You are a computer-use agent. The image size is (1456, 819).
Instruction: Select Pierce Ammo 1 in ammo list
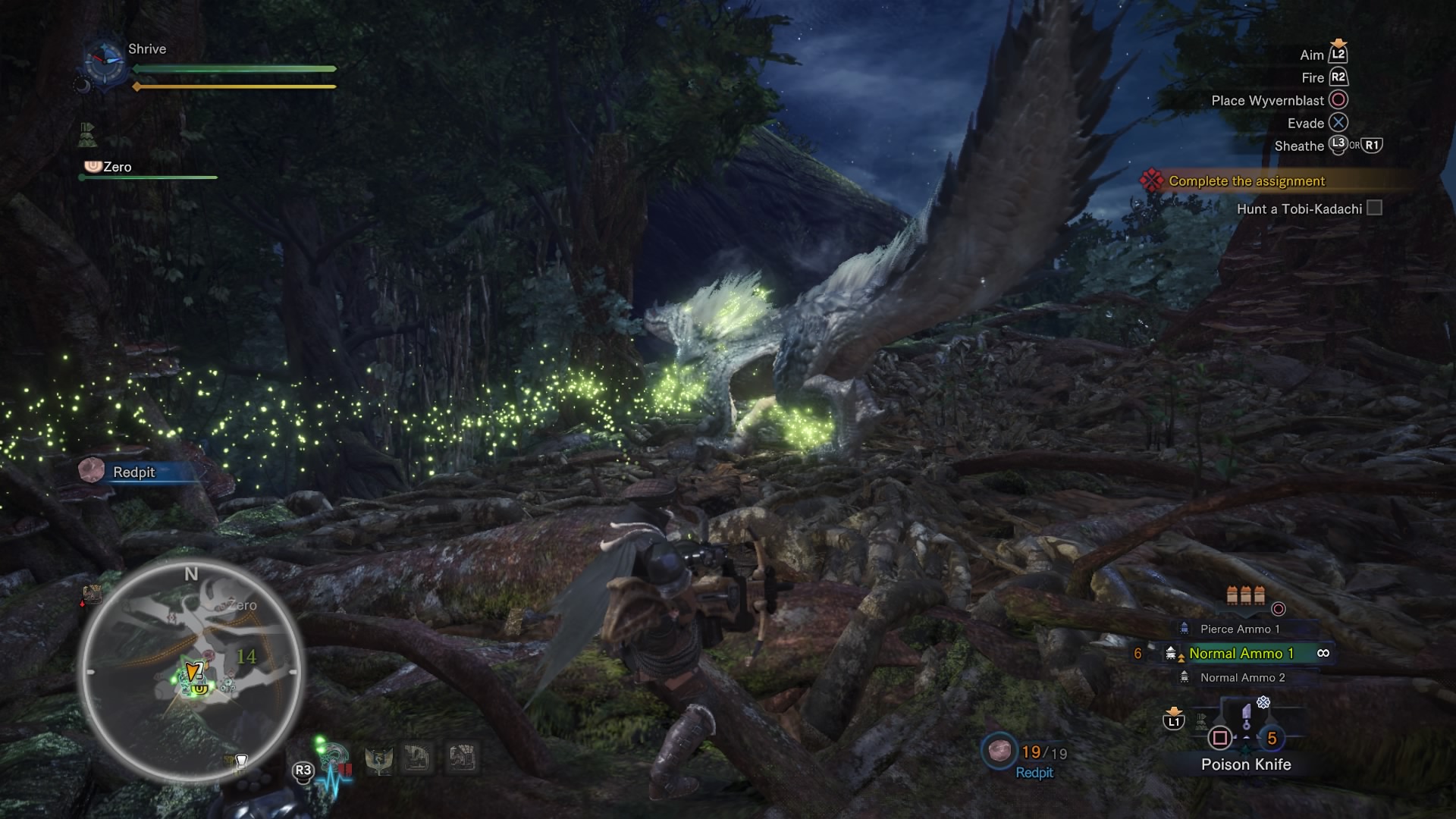[1239, 629]
